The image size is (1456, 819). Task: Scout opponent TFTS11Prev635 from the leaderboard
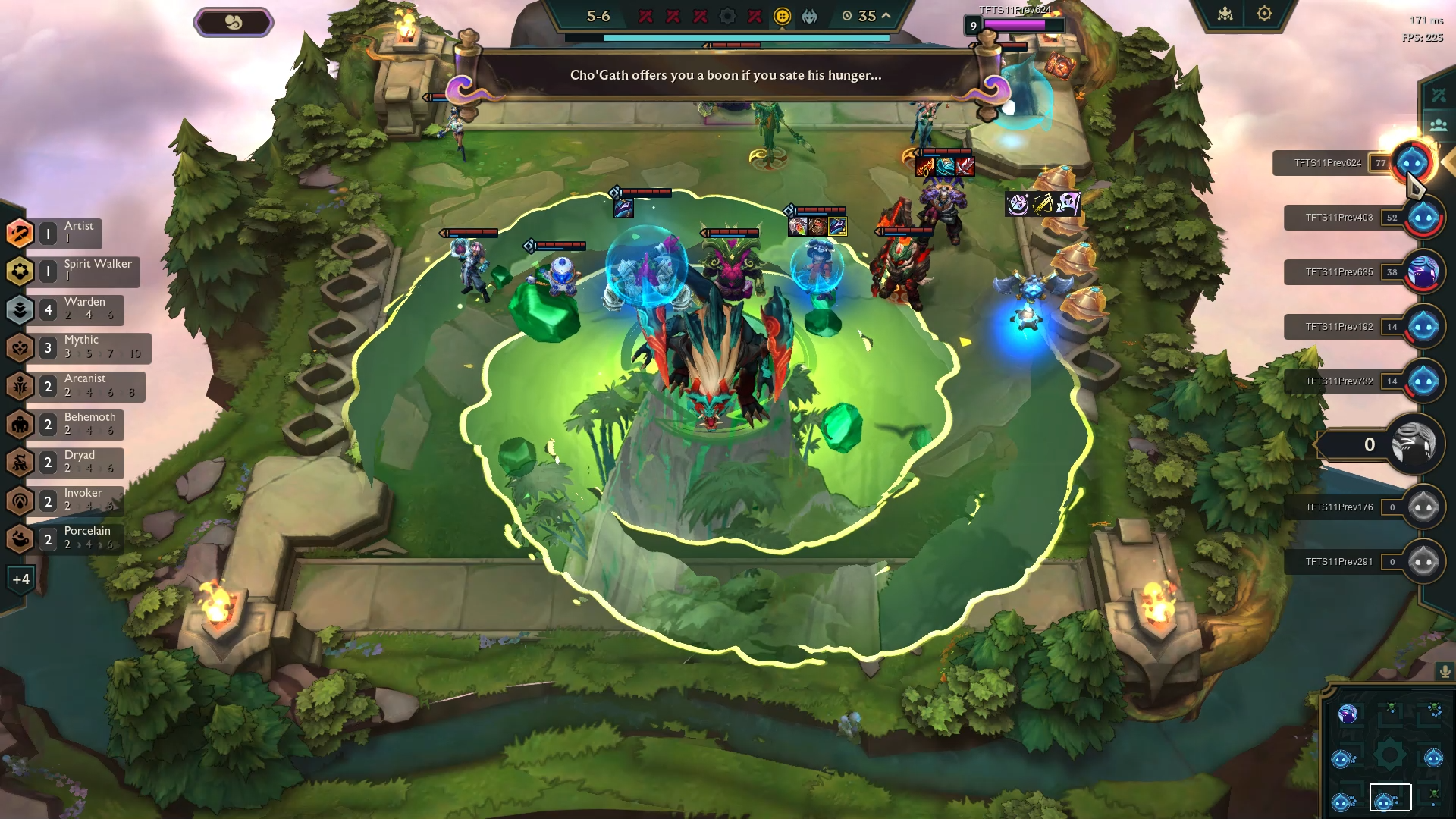1424,271
